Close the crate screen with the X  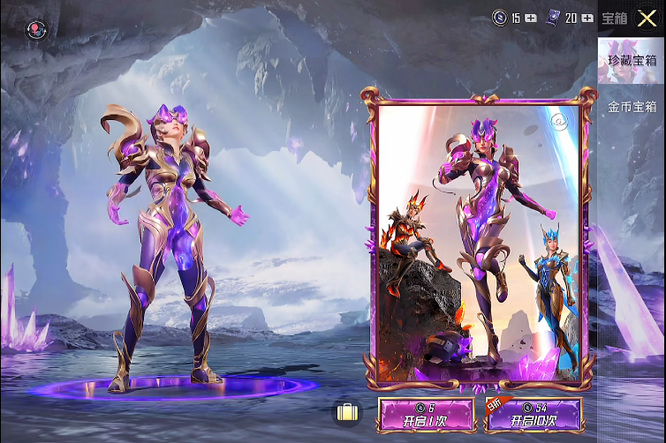pos(647,17)
